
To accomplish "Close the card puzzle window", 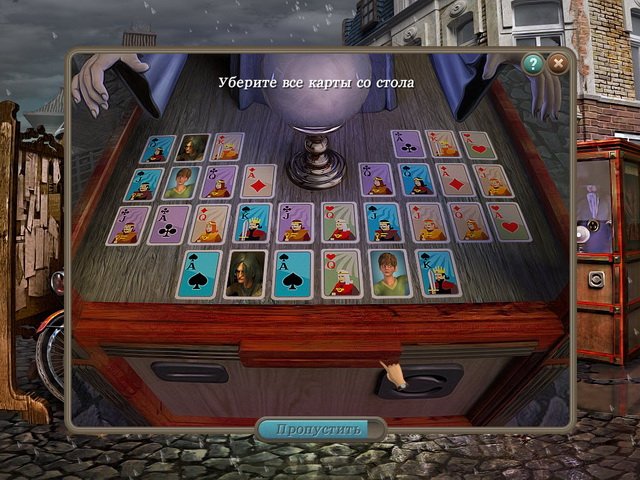I will [558, 64].
